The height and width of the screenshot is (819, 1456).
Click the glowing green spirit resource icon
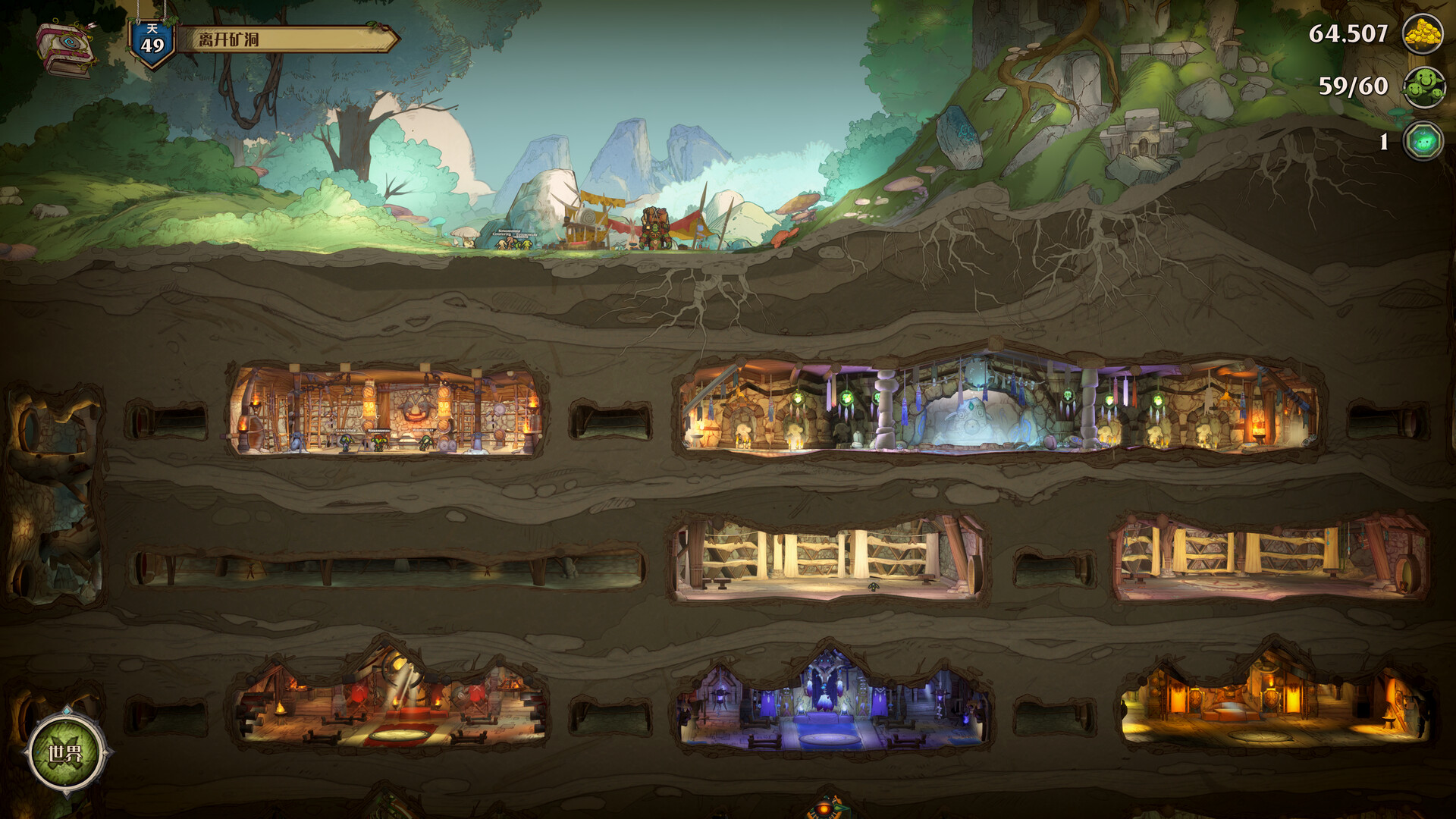1423,141
